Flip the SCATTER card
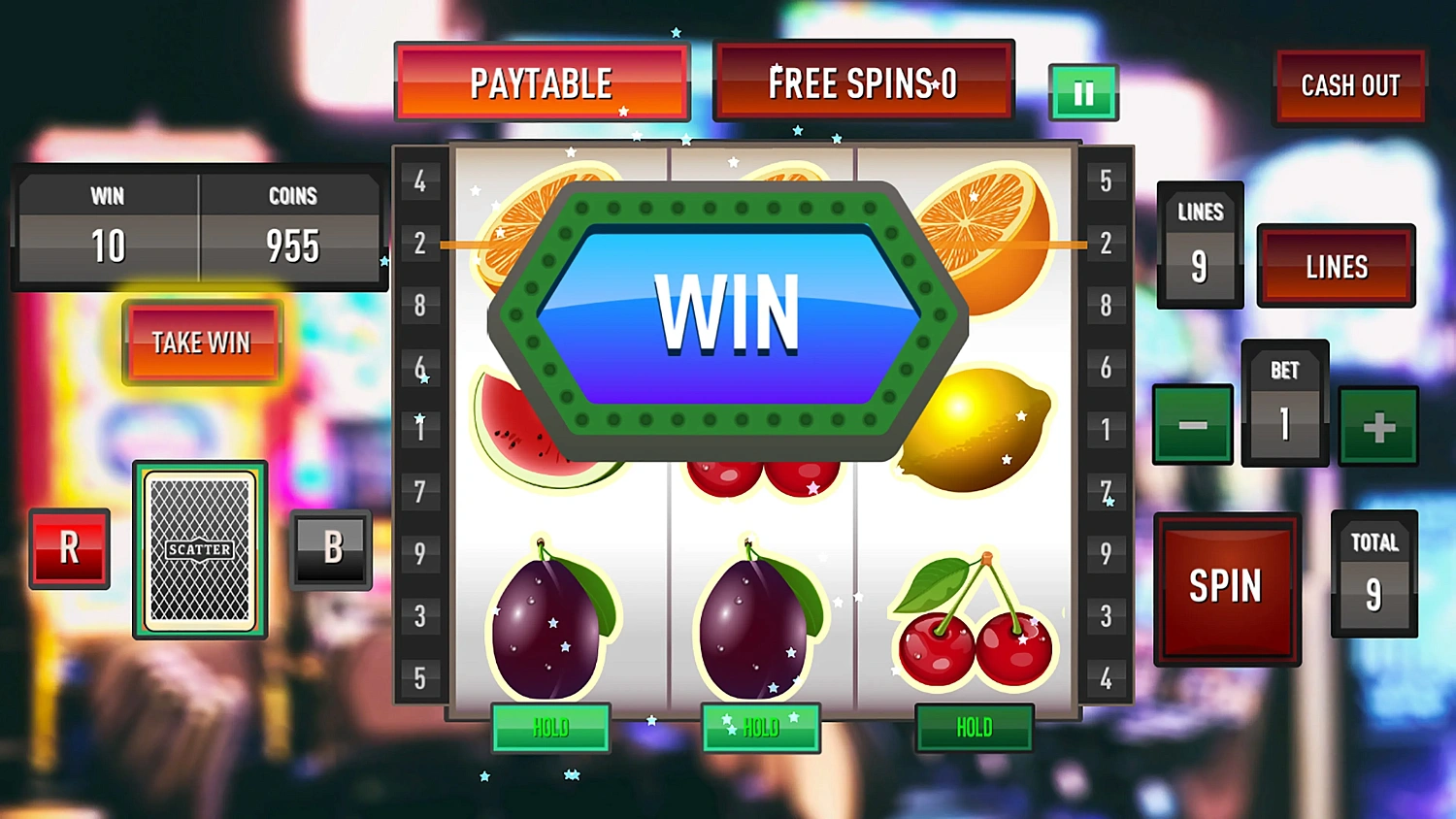The height and width of the screenshot is (819, 1456). 198,549
